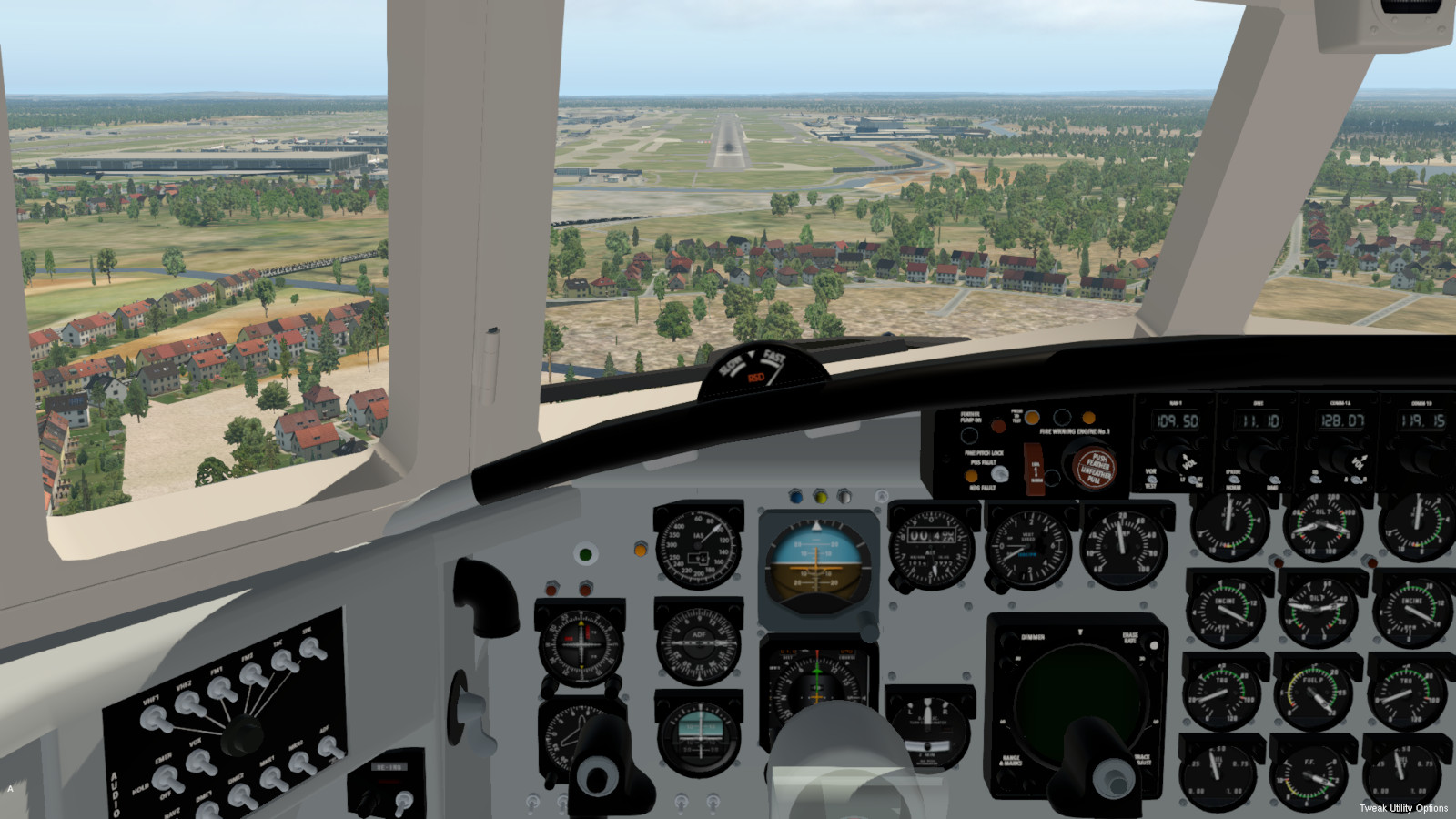Toggle the ADF audio switch
The width and height of the screenshot is (1456, 819).
tap(330, 747)
